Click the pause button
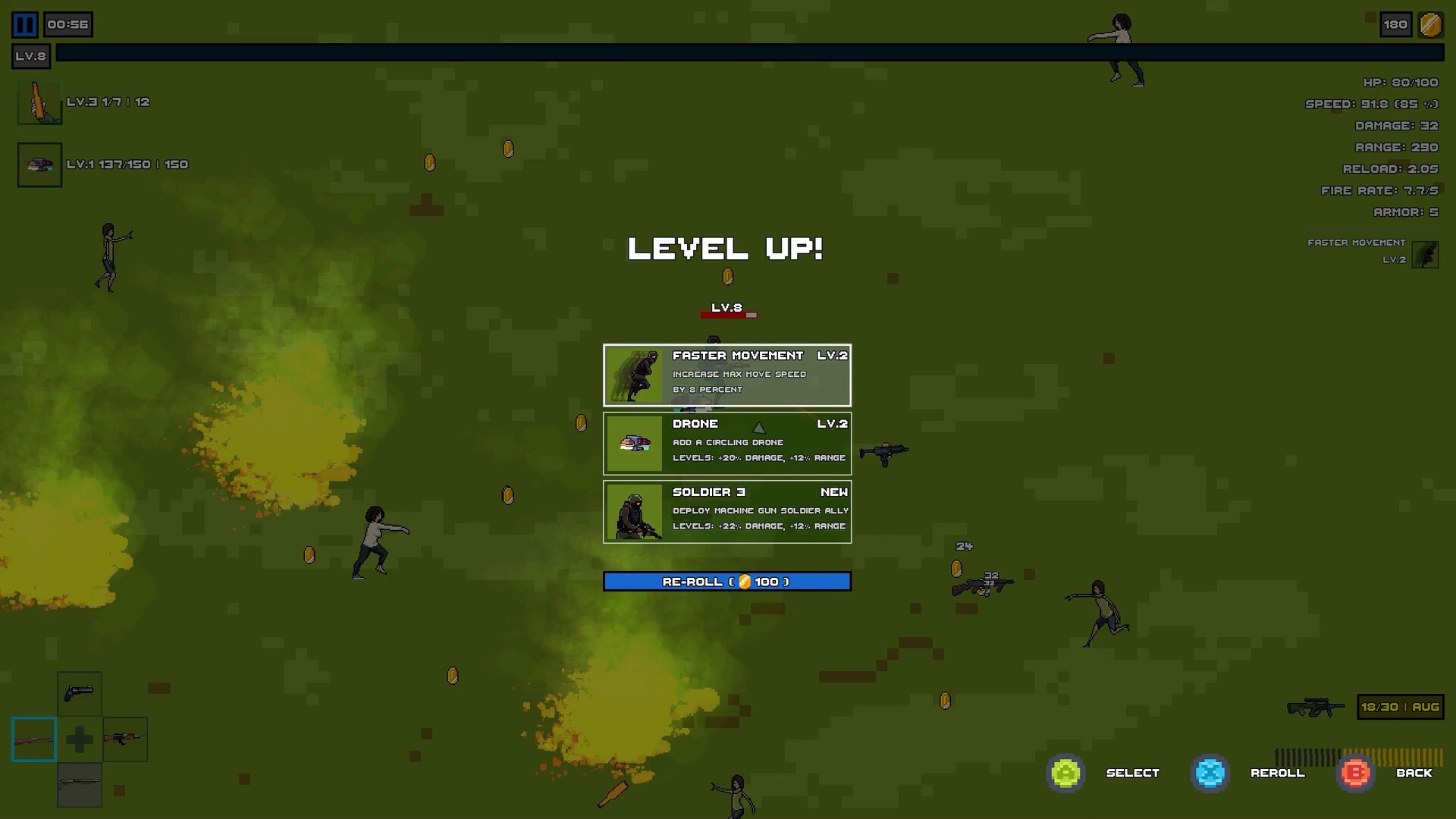This screenshot has width=1456, height=819. (24, 24)
